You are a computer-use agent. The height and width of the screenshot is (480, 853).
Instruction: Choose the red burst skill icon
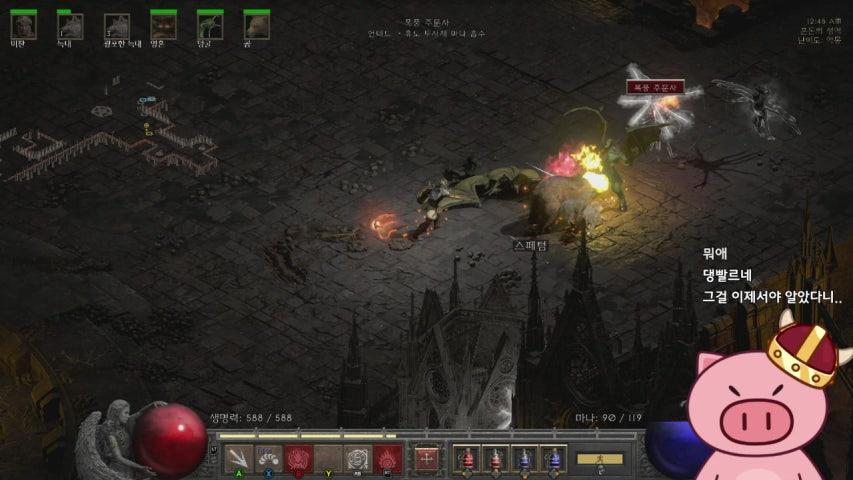[388, 458]
